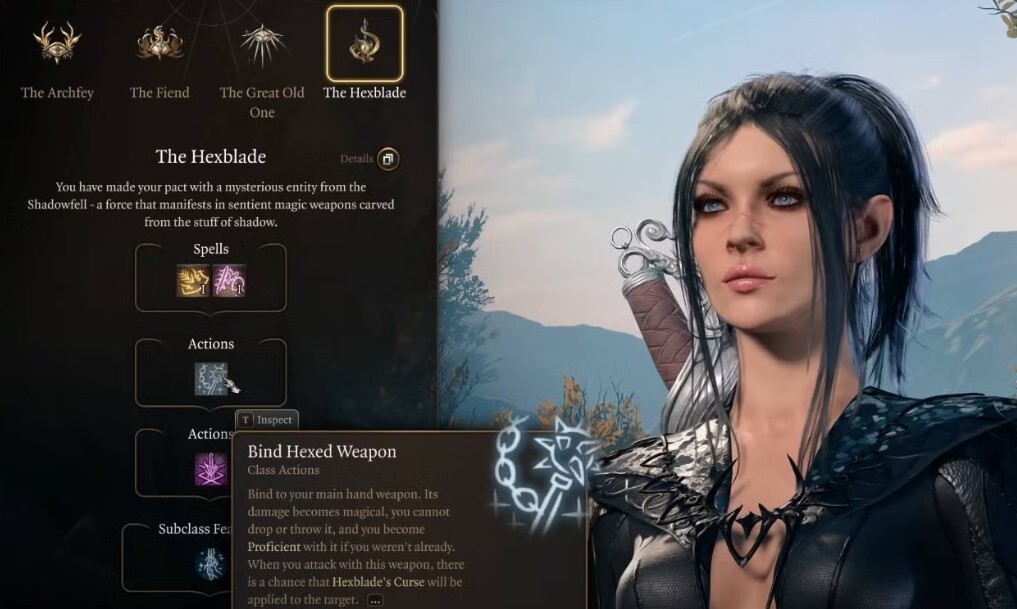
Task: Click the pink spell icon under Spells
Action: [230, 280]
